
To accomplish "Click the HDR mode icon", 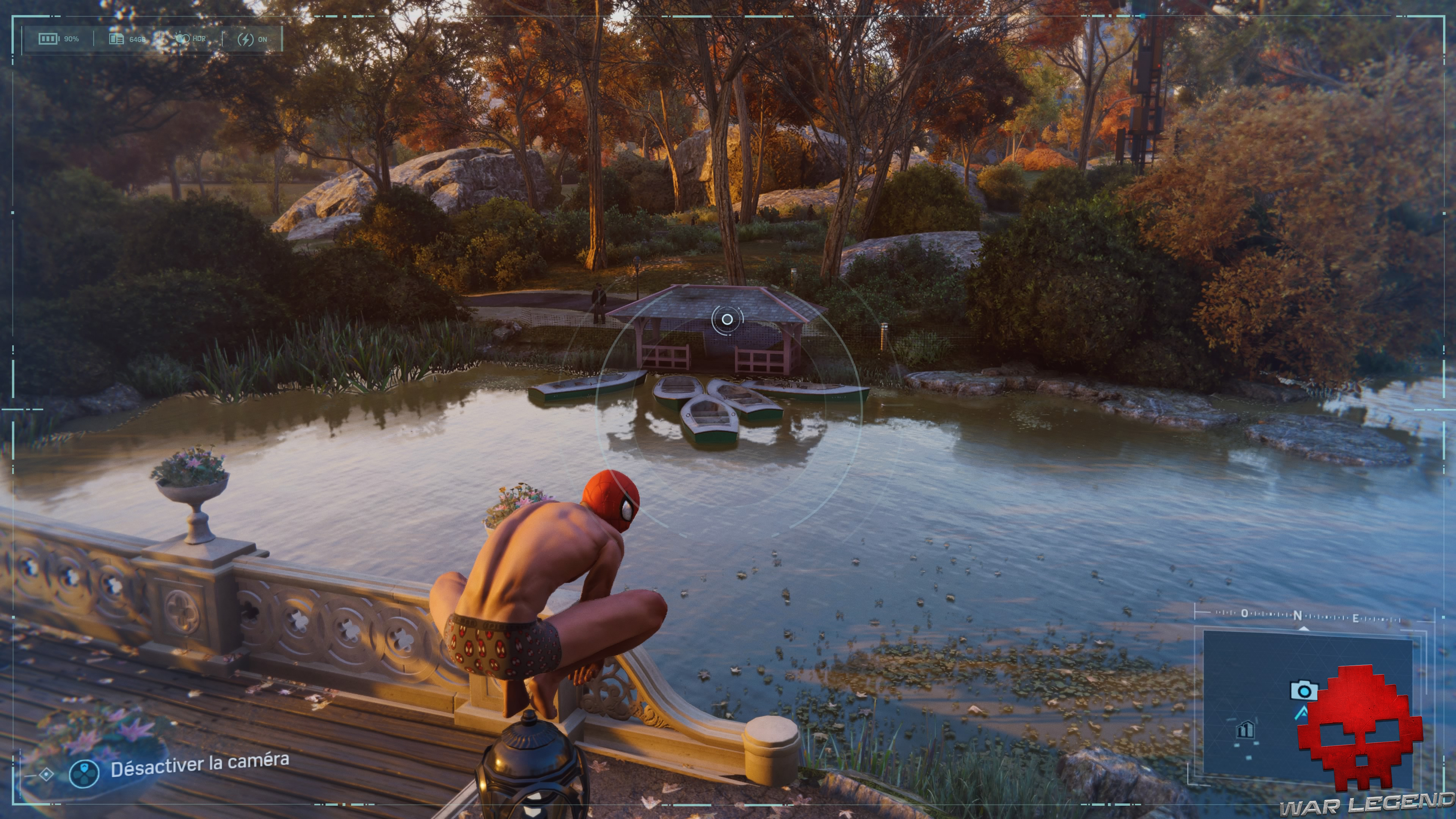I will [x=182, y=39].
